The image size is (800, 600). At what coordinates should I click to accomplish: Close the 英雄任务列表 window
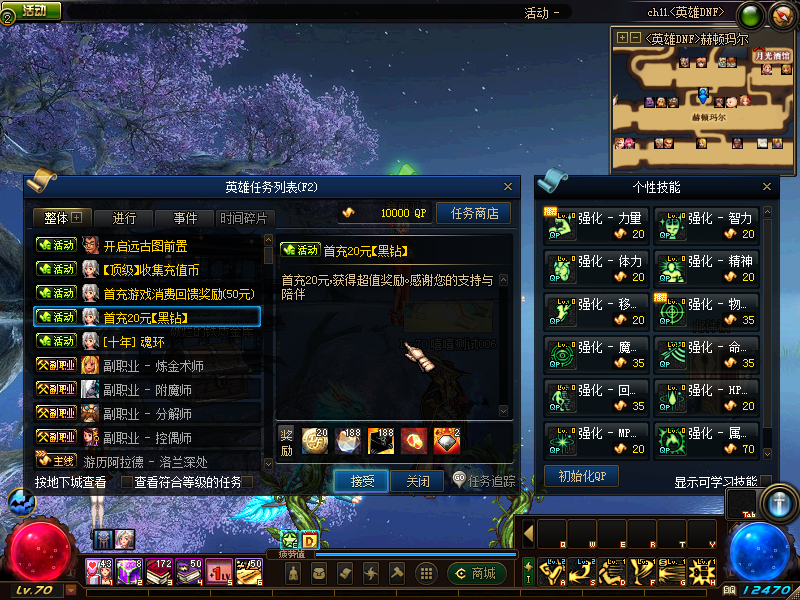(x=508, y=187)
